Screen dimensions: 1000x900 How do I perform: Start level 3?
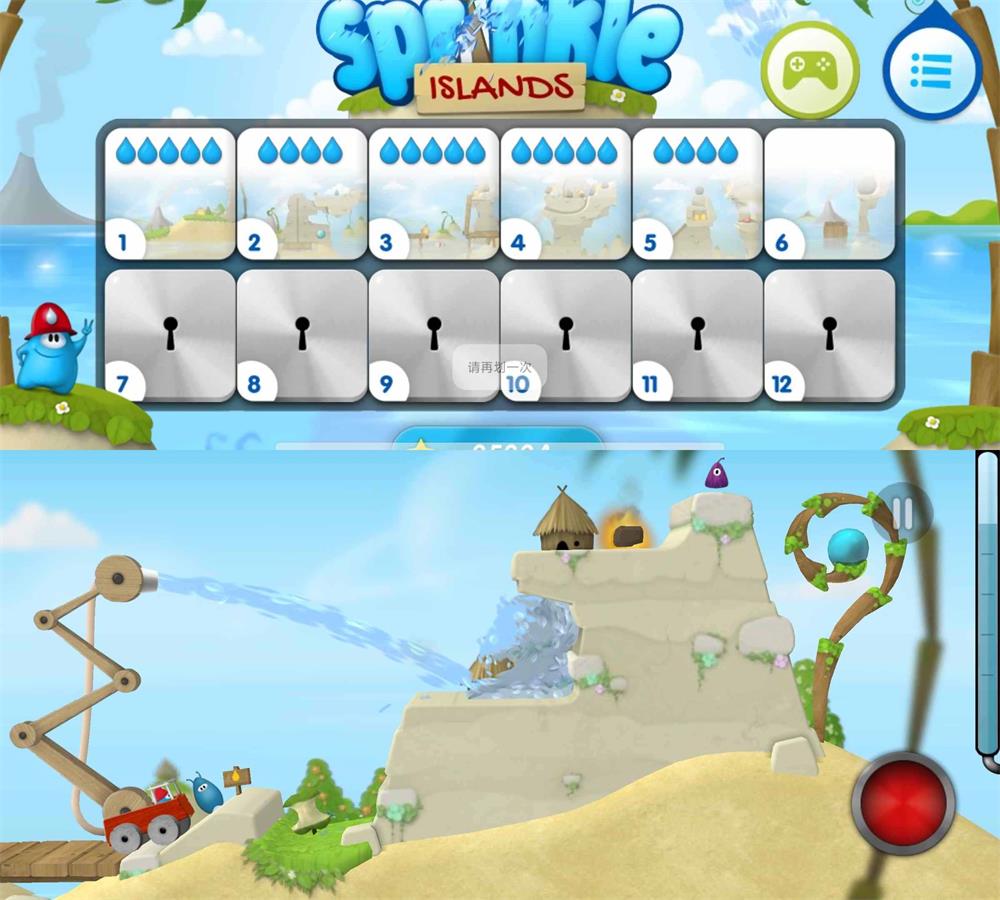[x=433, y=194]
